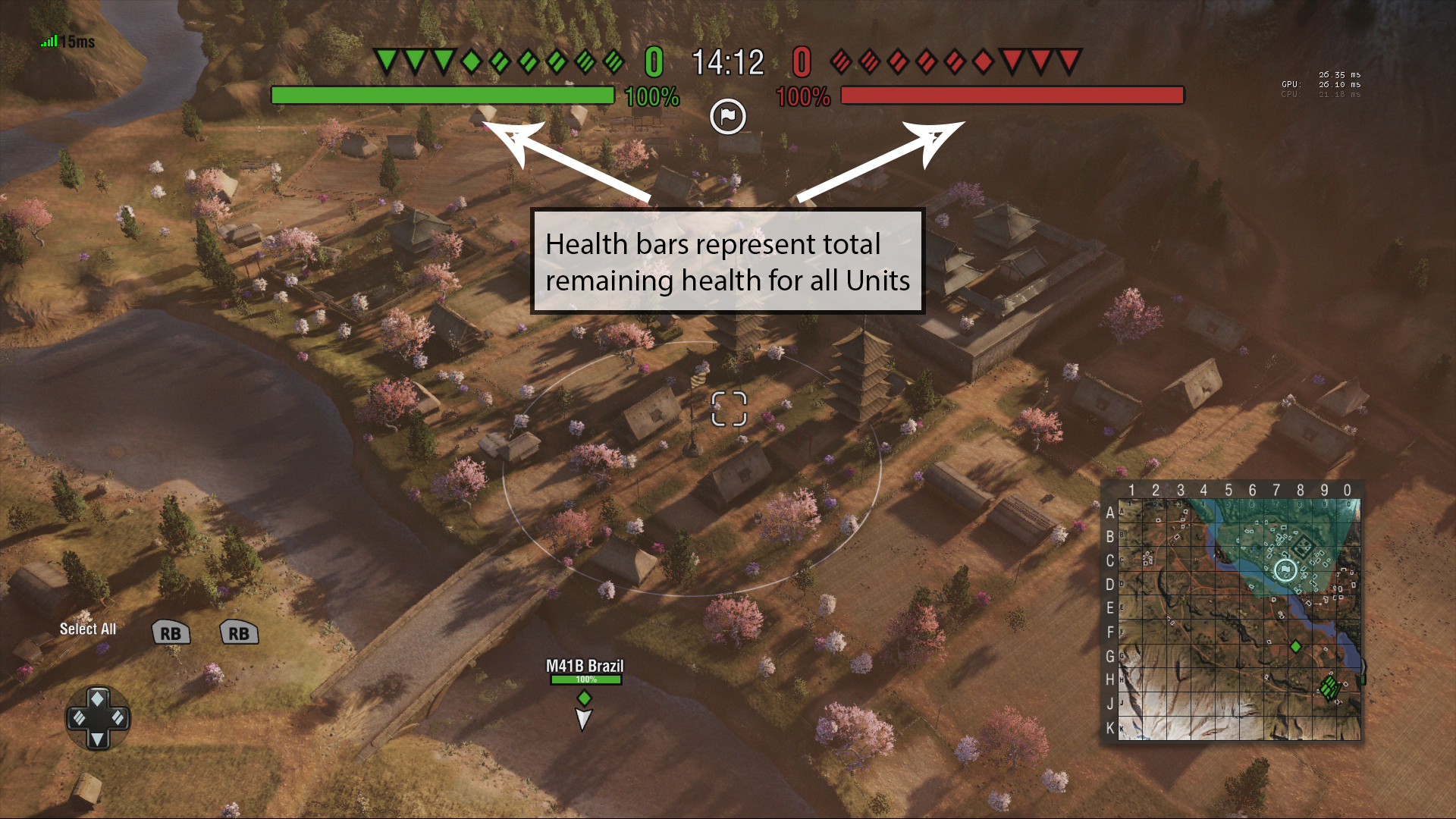The image size is (1456, 819).
Task: Click the Select All label
Action: [89, 629]
